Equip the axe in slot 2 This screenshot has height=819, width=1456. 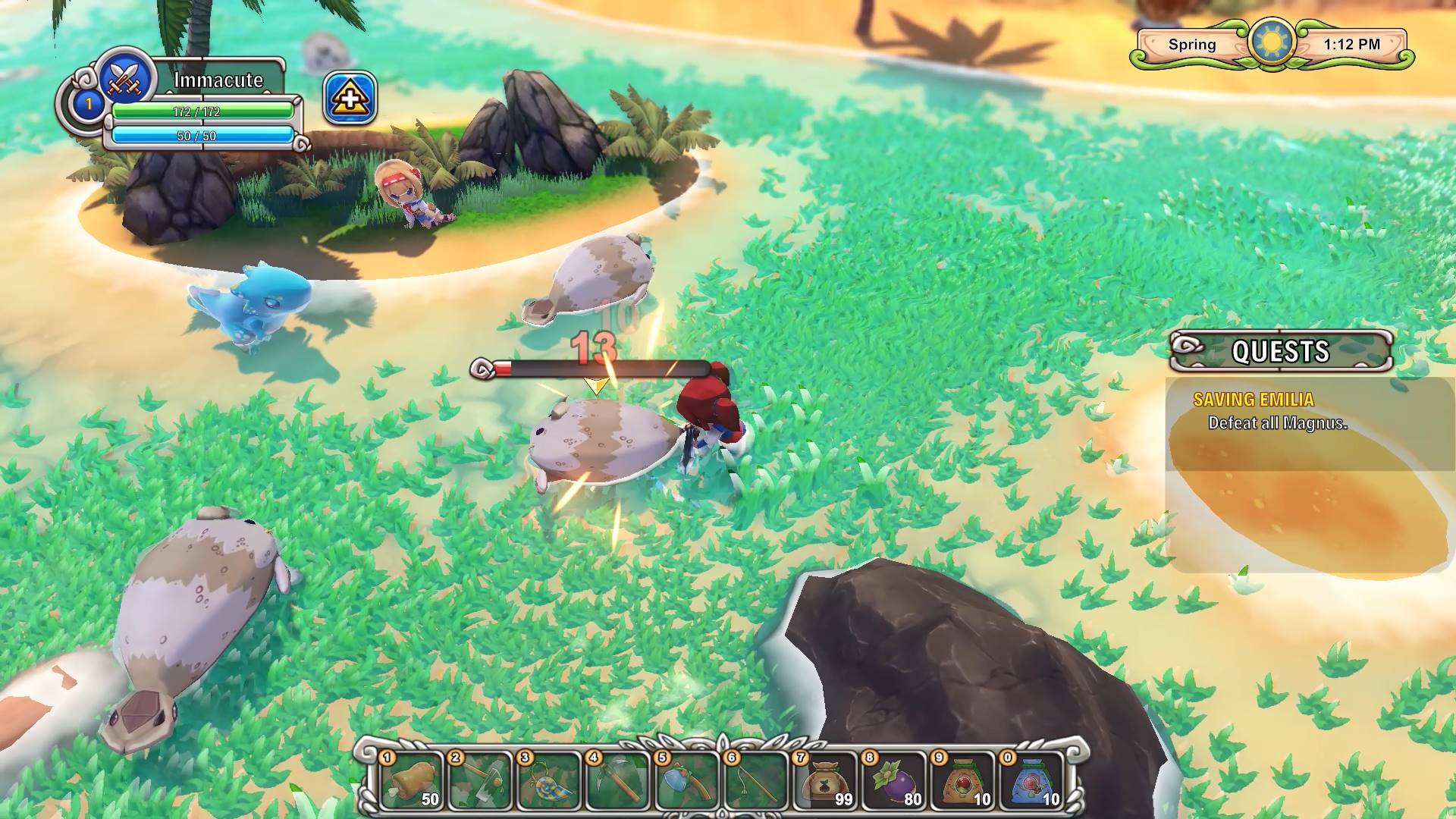coord(479,779)
